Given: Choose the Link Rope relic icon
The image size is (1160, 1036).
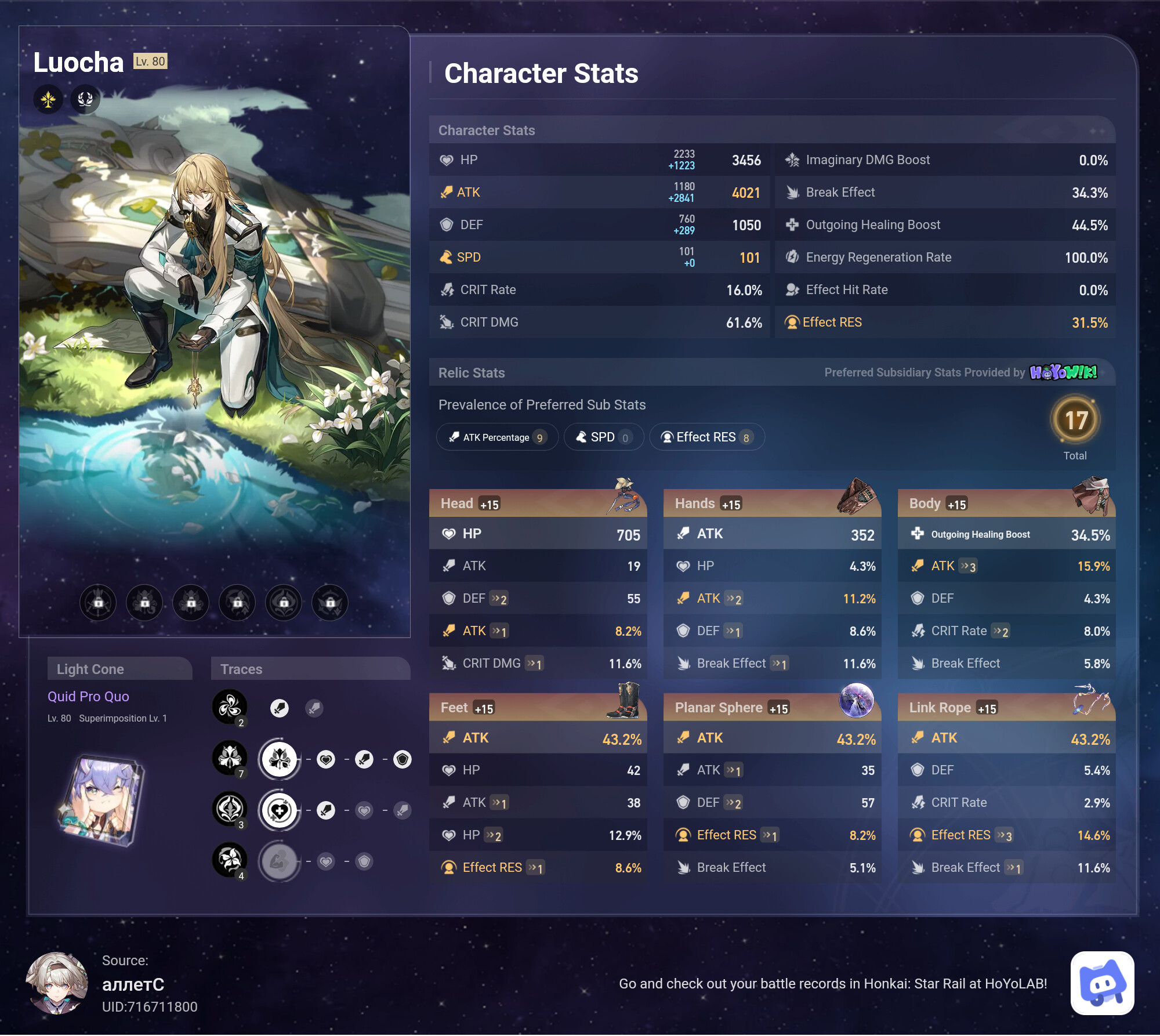Looking at the screenshot, I should point(1092,700).
